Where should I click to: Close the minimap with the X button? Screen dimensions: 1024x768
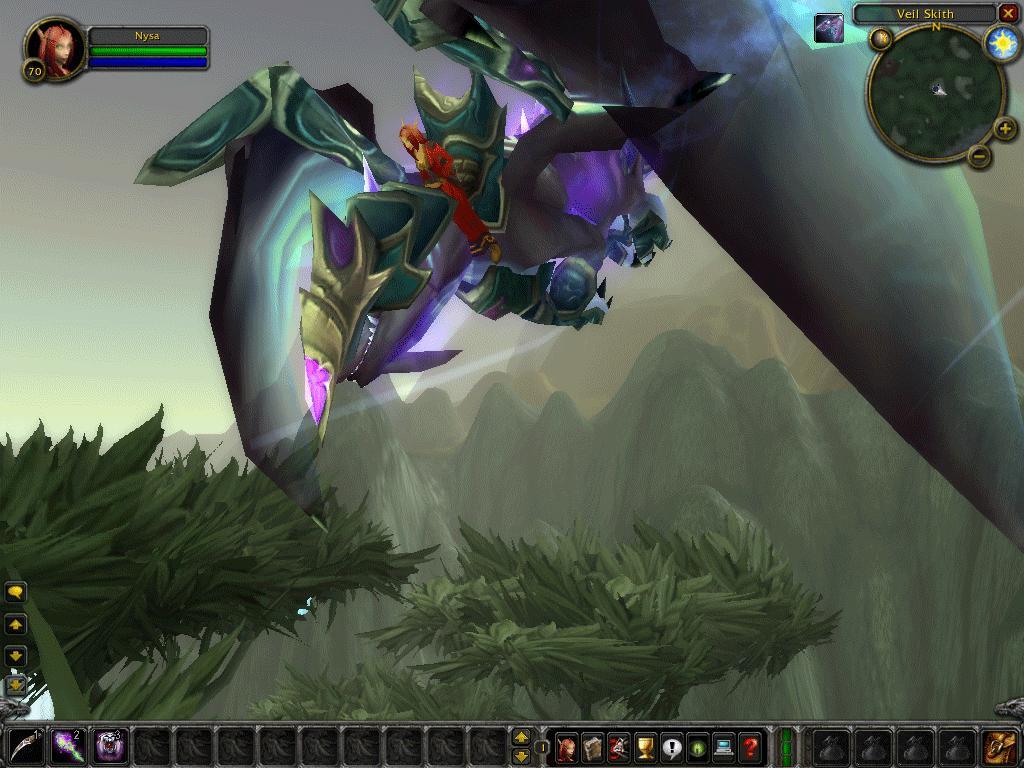[1008, 14]
